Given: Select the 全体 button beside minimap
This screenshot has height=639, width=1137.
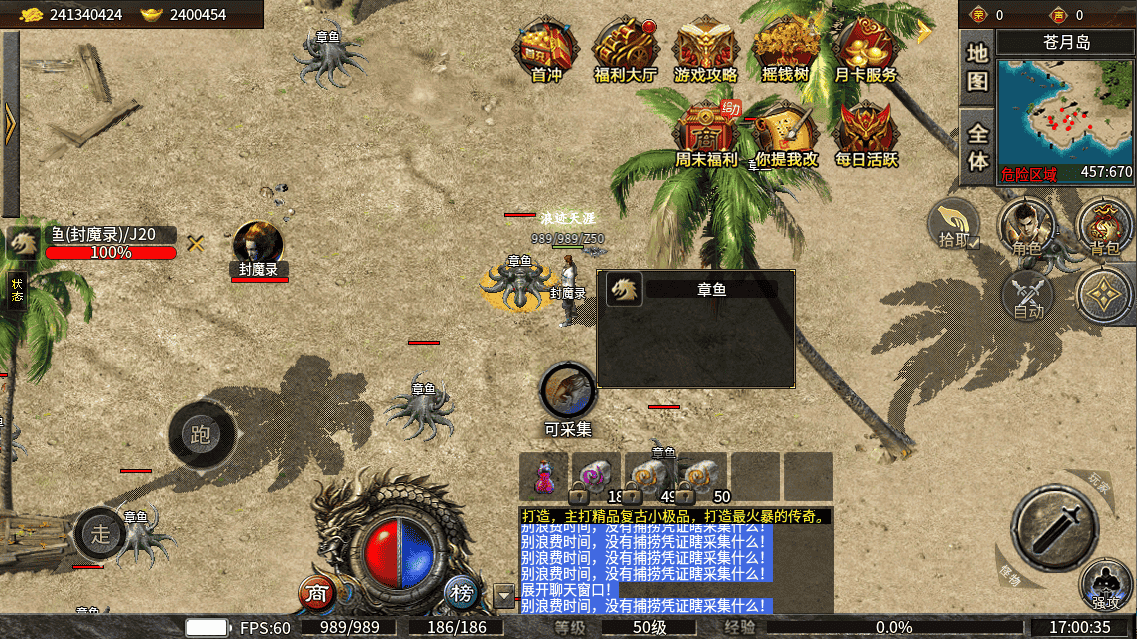Looking at the screenshot, I should pyautogui.click(x=977, y=146).
